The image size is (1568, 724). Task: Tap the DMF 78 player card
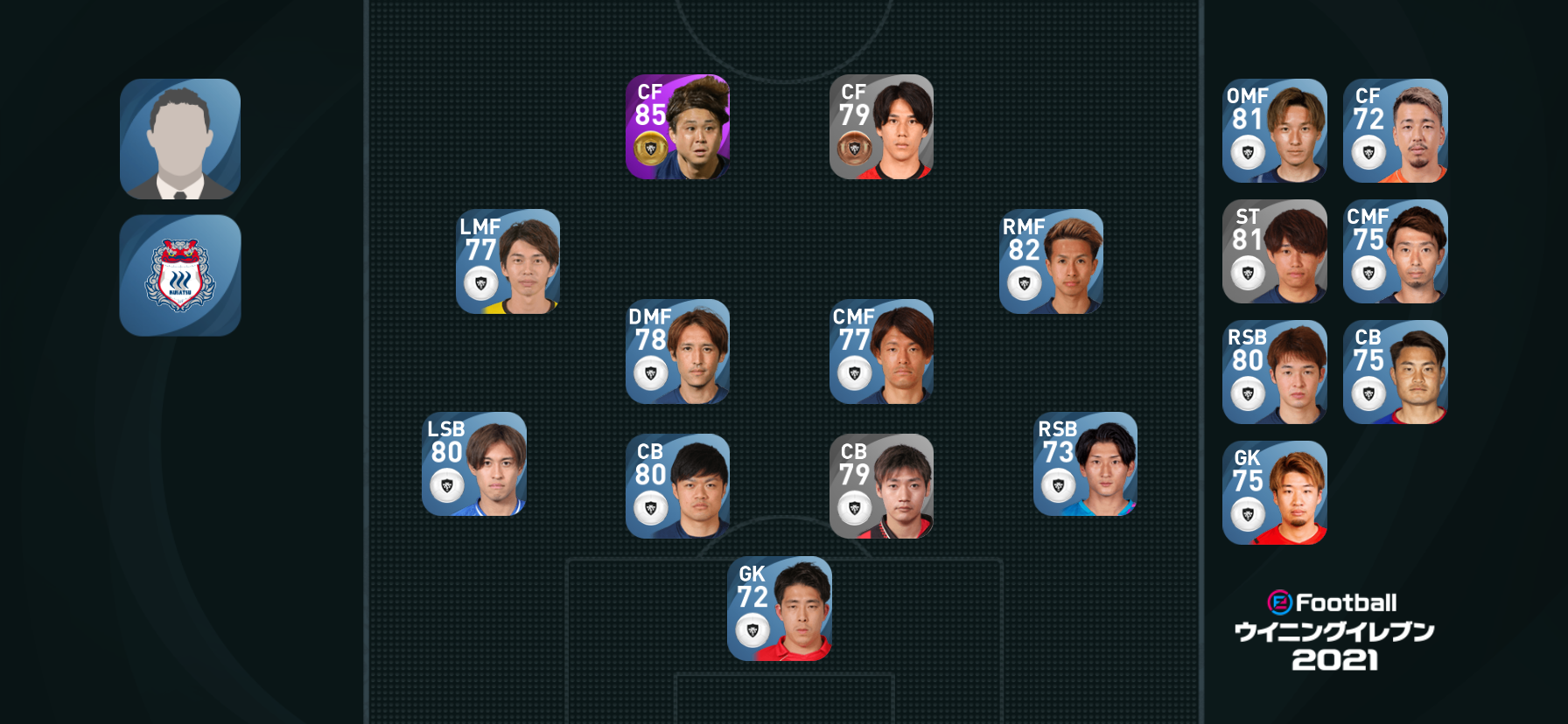(x=677, y=352)
